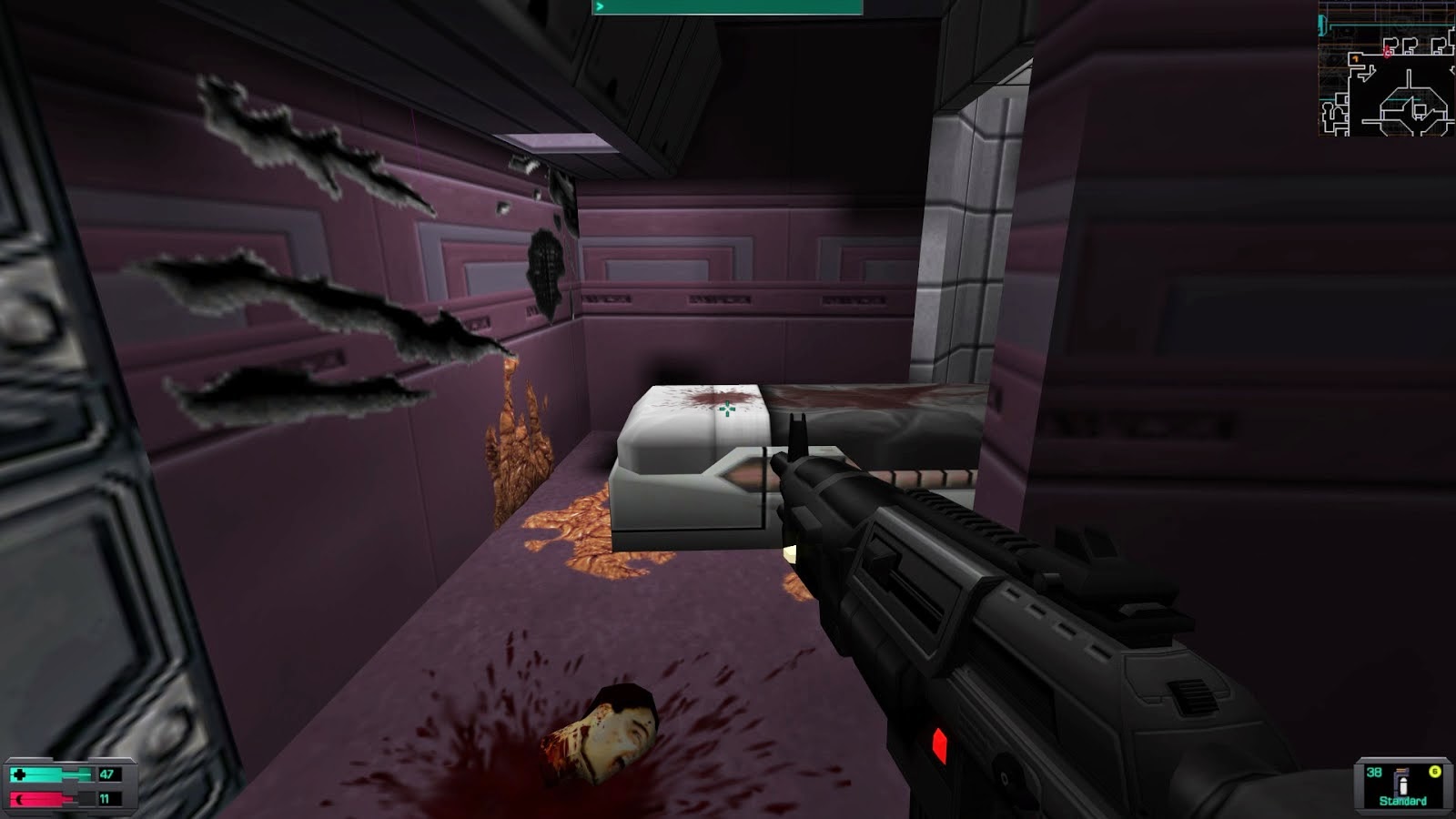Click the psi crescent icon on the HUD

point(18,798)
